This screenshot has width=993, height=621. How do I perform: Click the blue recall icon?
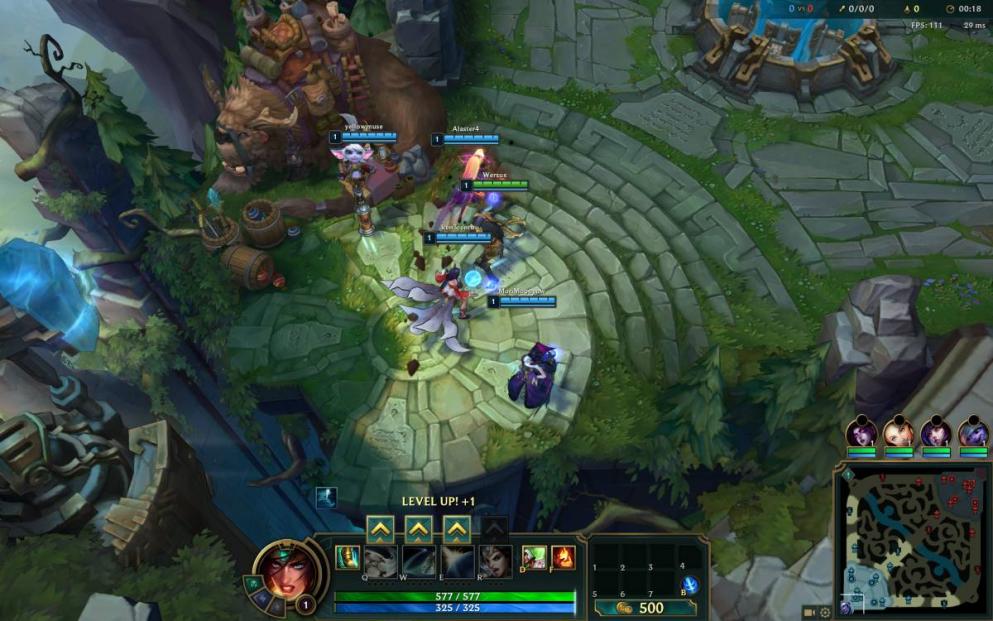tap(689, 586)
